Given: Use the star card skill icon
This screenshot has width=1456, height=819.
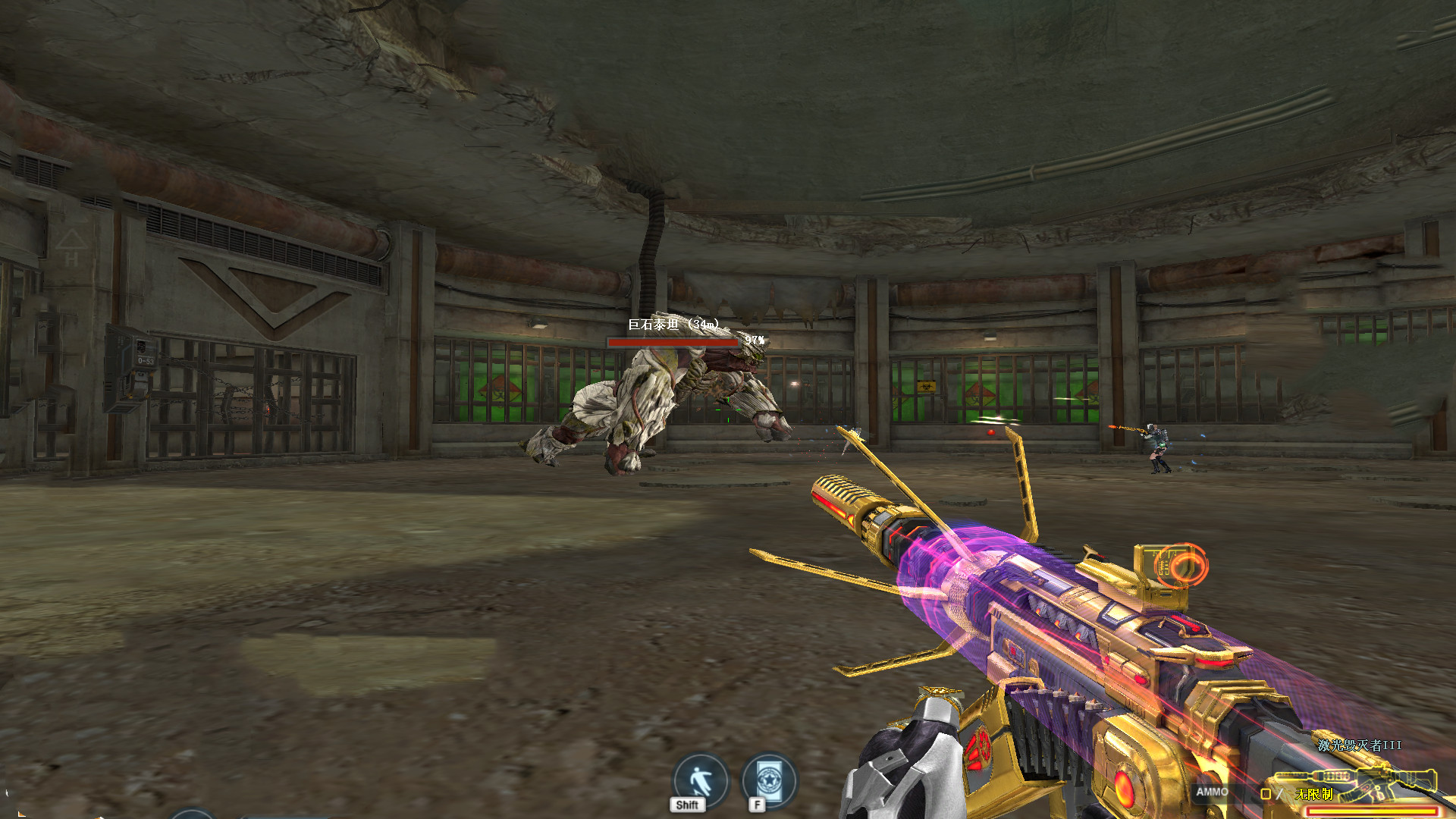Looking at the screenshot, I should click(x=769, y=780).
